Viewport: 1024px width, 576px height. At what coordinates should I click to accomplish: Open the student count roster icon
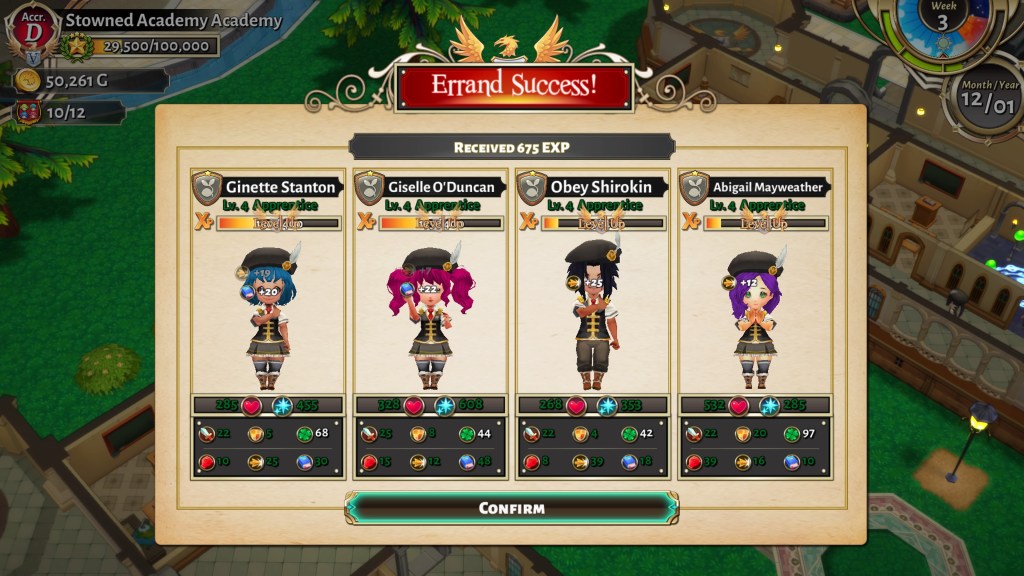tap(27, 112)
